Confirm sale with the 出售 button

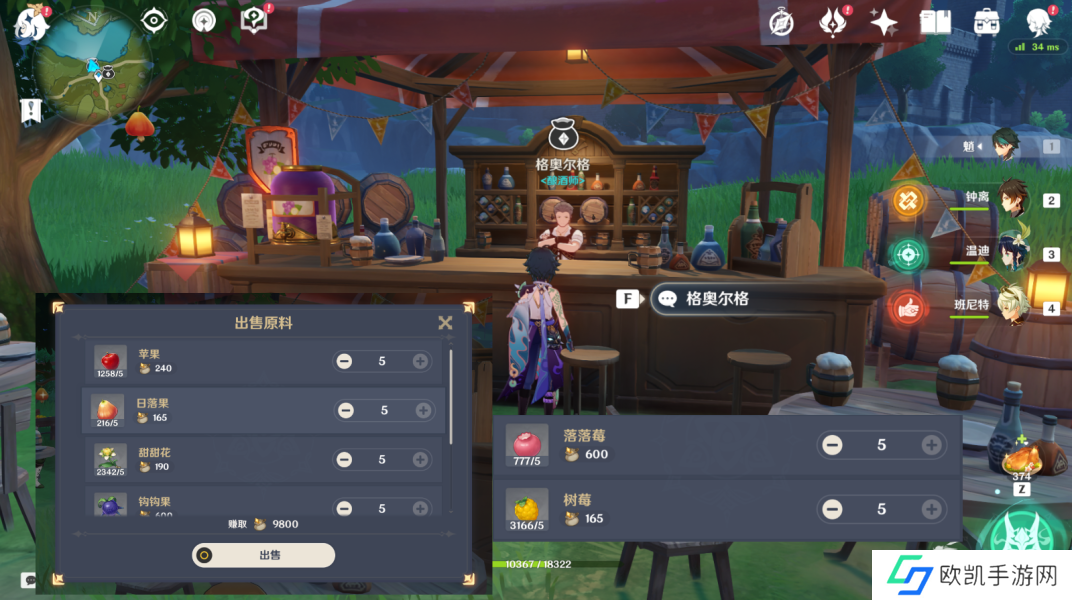click(264, 556)
